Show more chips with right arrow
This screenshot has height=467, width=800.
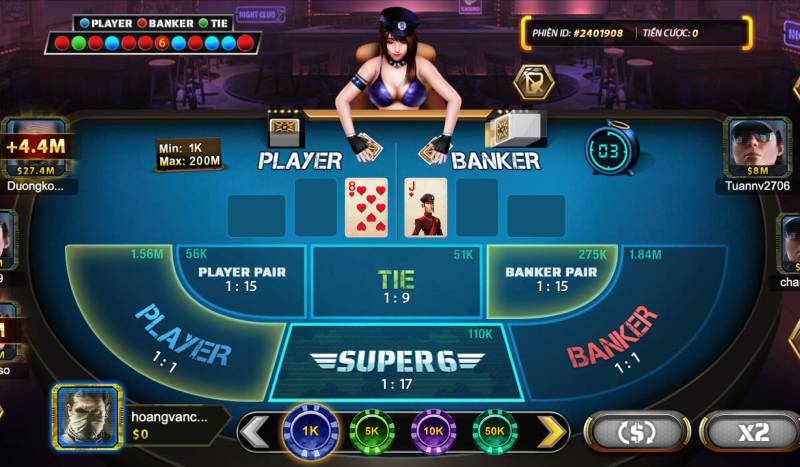pos(552,431)
